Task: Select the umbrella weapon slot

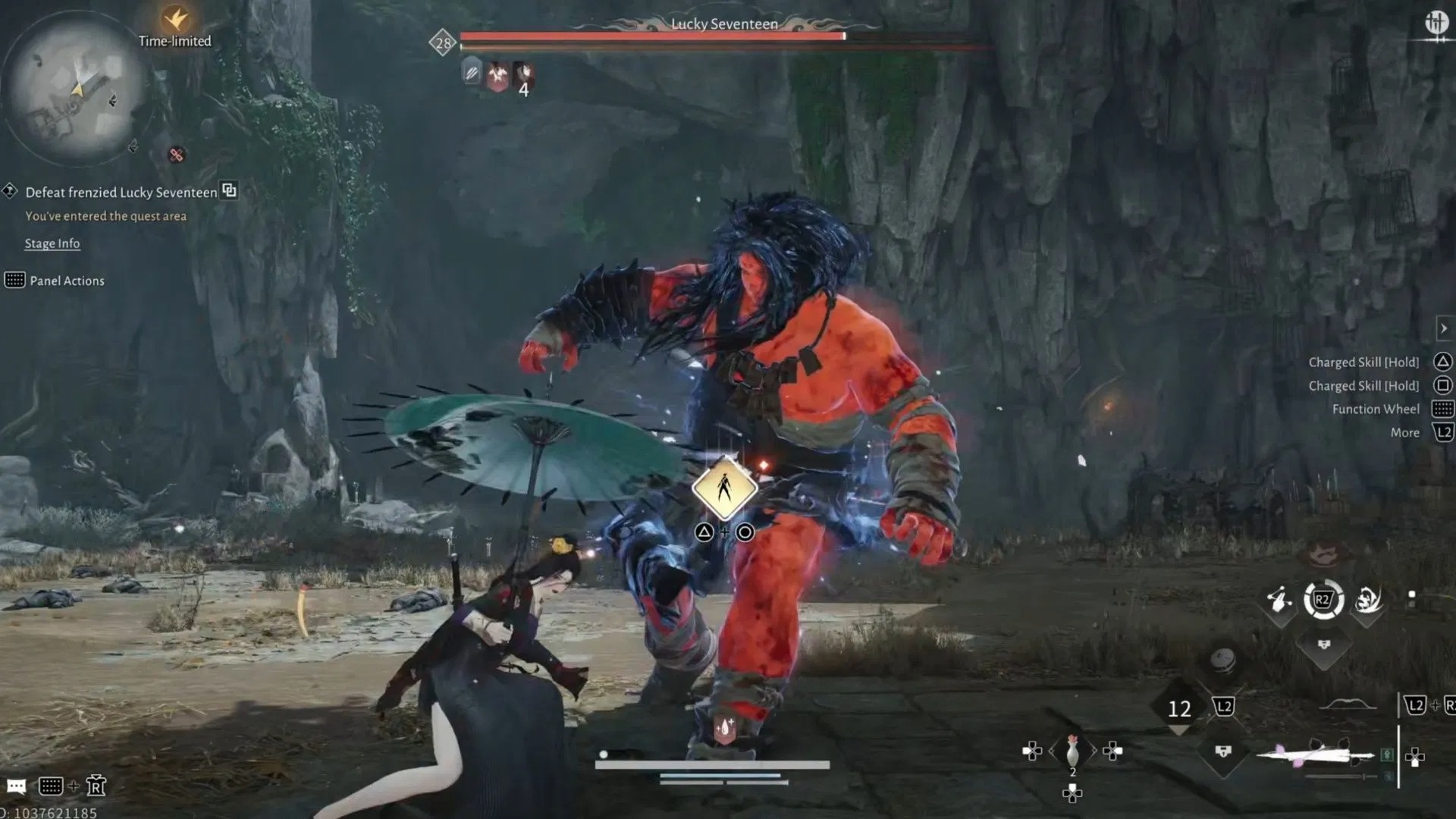Action: [x=1316, y=755]
